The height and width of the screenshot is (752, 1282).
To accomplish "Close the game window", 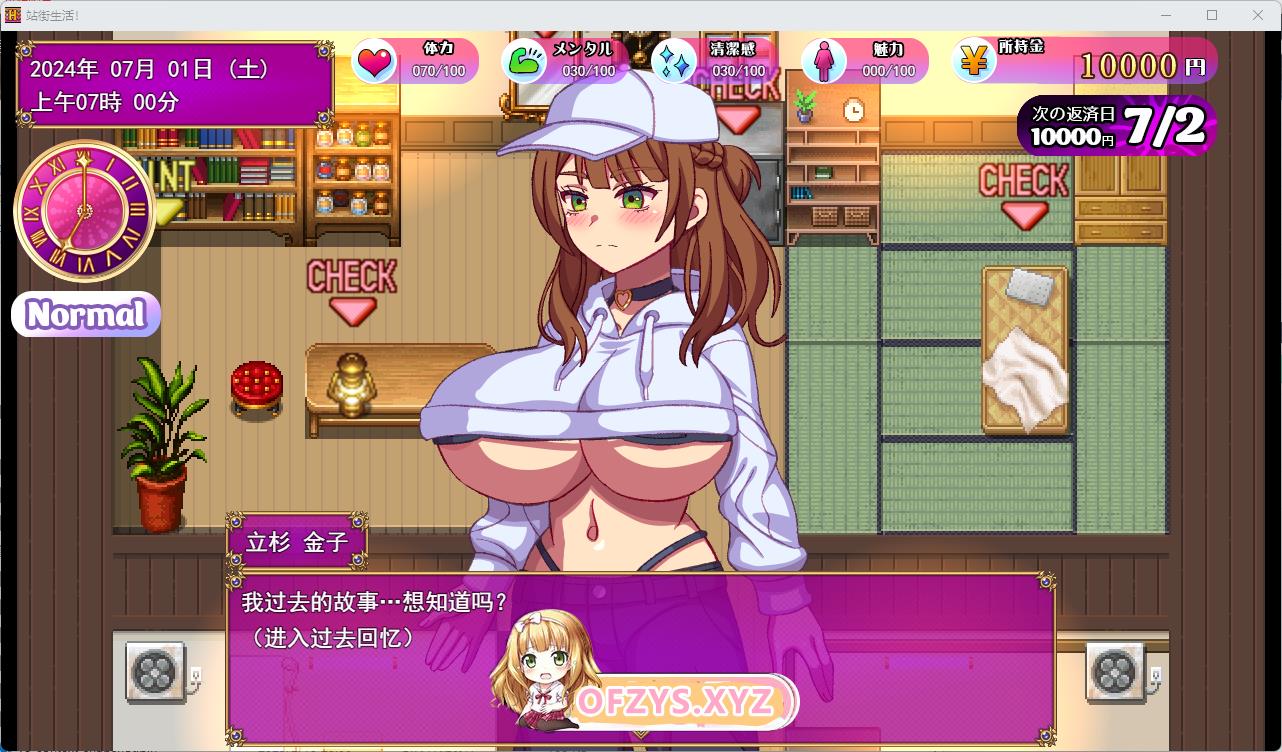I will coord(1258,15).
